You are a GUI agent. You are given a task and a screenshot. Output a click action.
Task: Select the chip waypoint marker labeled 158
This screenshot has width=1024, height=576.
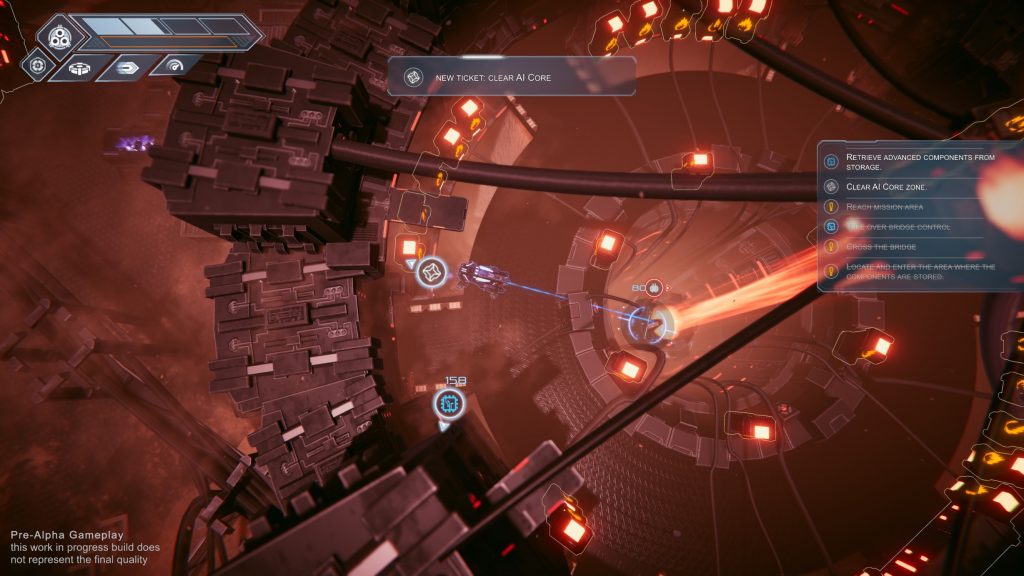(449, 405)
